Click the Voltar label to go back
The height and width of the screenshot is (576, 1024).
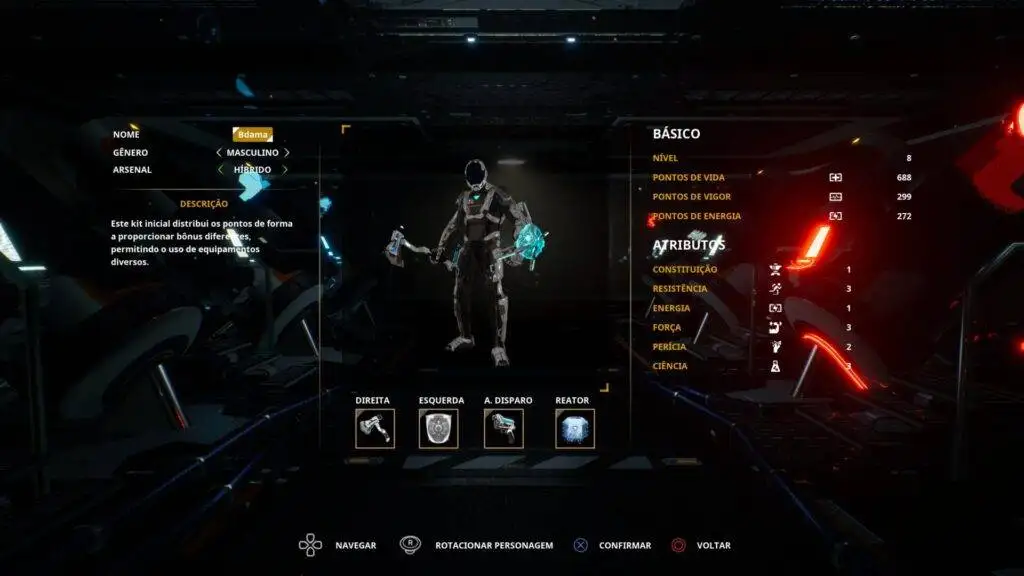[713, 546]
